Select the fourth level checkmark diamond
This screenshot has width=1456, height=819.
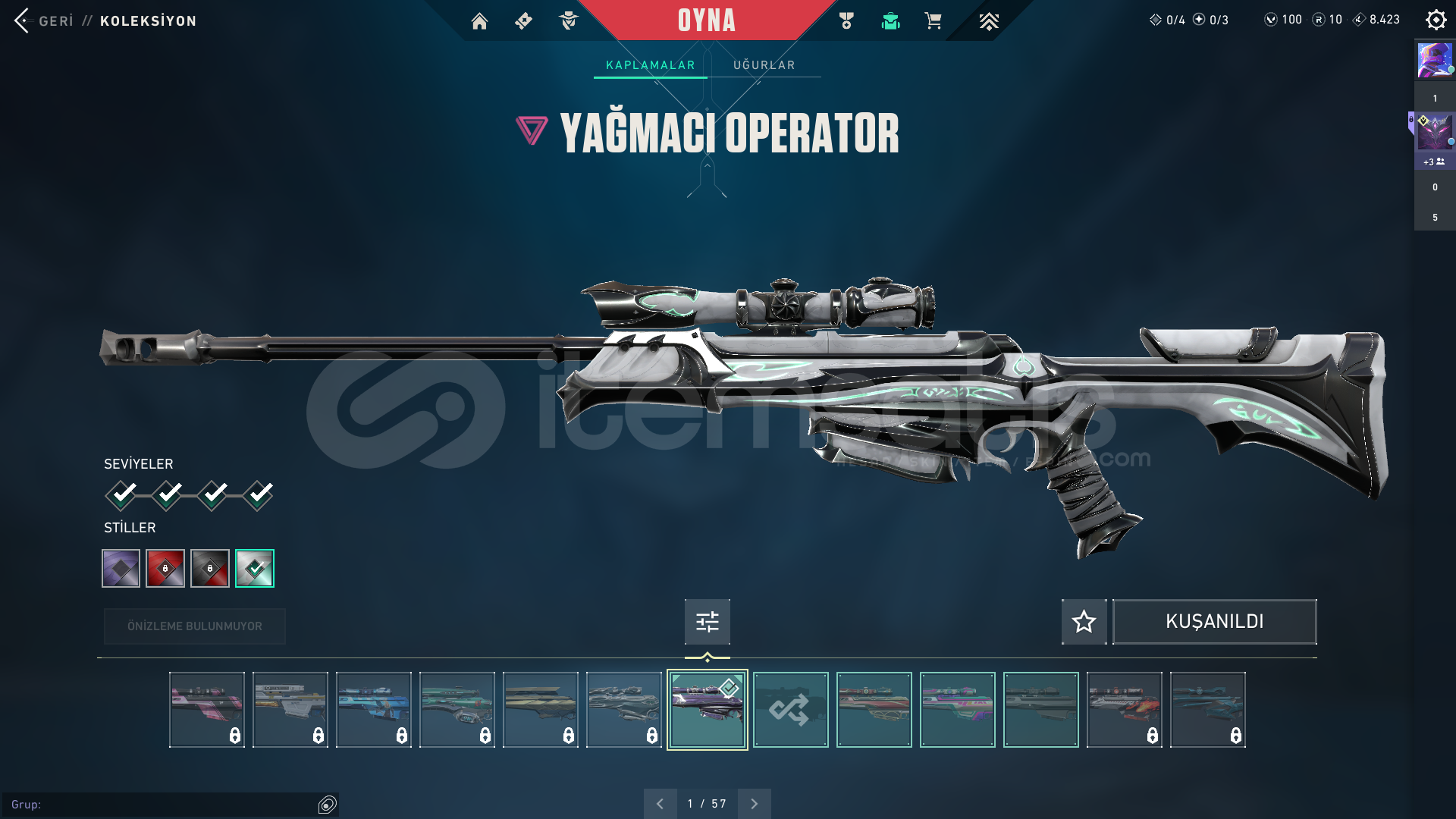click(259, 495)
